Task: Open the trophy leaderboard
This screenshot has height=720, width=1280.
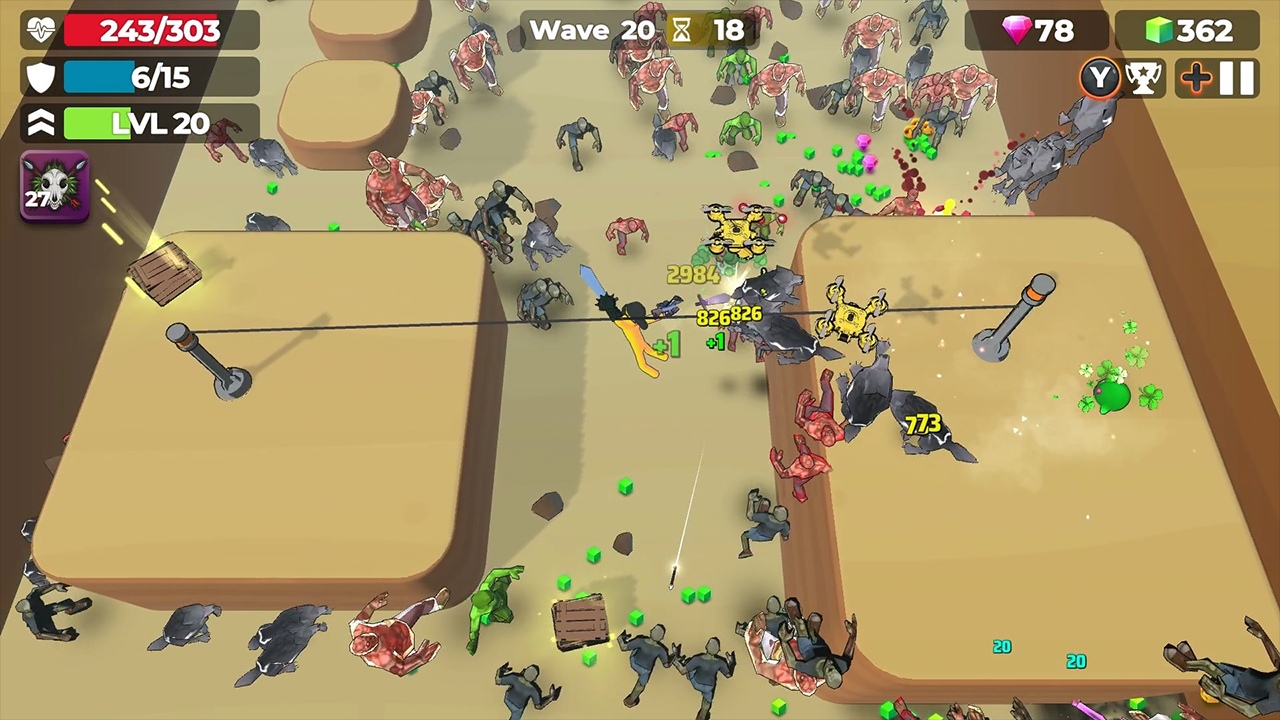Action: coord(1146,78)
